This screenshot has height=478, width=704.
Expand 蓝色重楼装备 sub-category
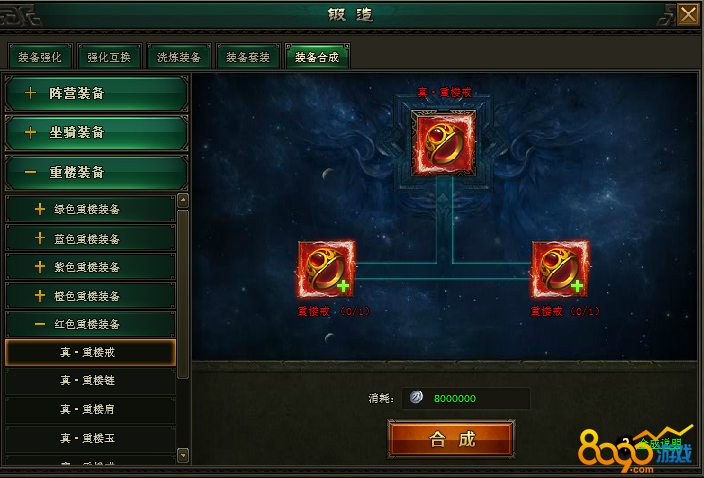click(x=90, y=239)
